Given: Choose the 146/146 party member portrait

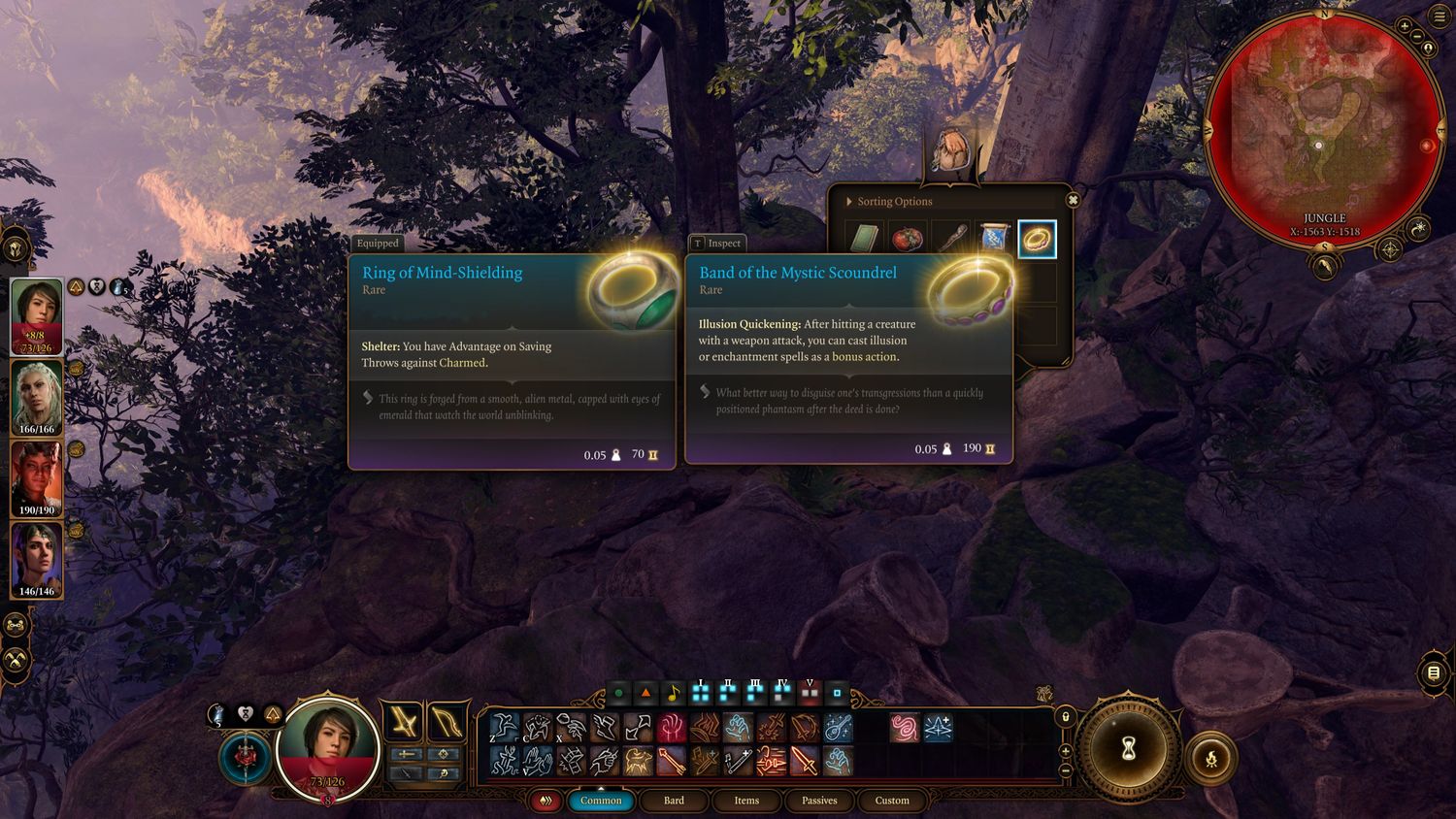Looking at the screenshot, I should coord(37,561).
